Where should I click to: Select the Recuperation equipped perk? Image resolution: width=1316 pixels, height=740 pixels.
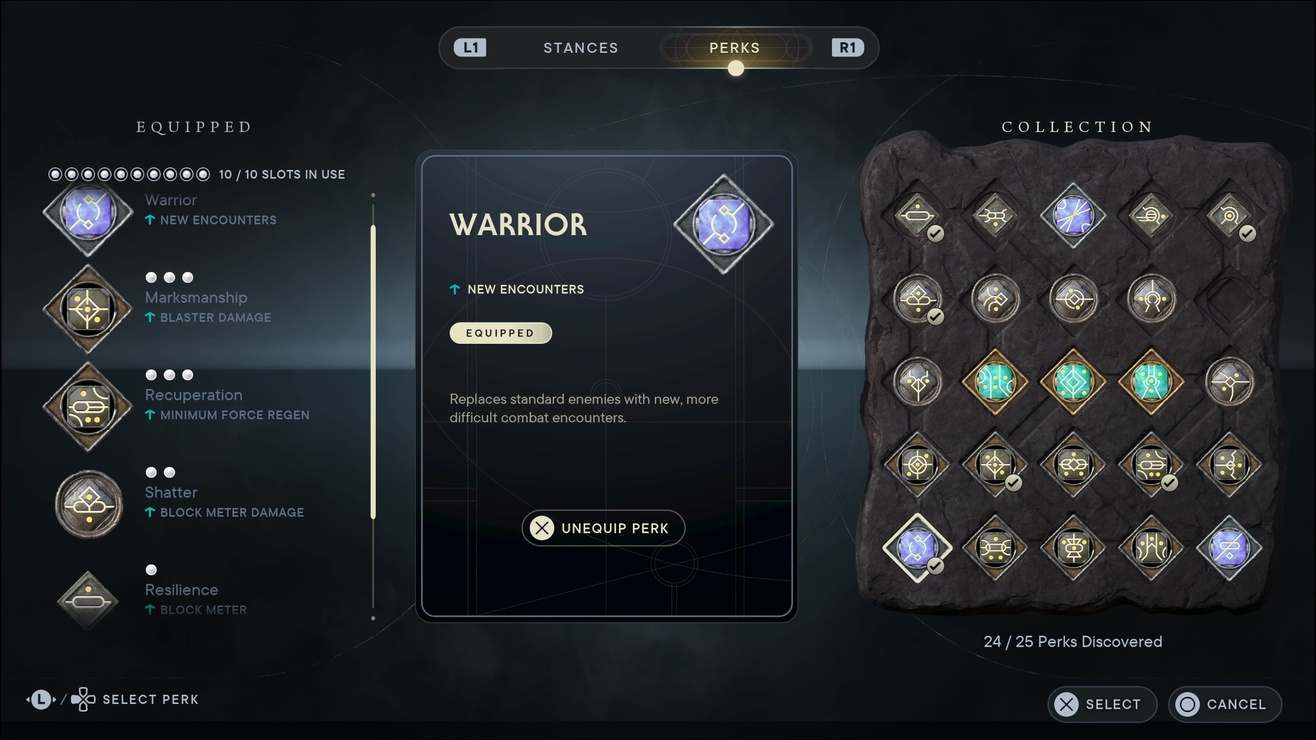[88, 406]
